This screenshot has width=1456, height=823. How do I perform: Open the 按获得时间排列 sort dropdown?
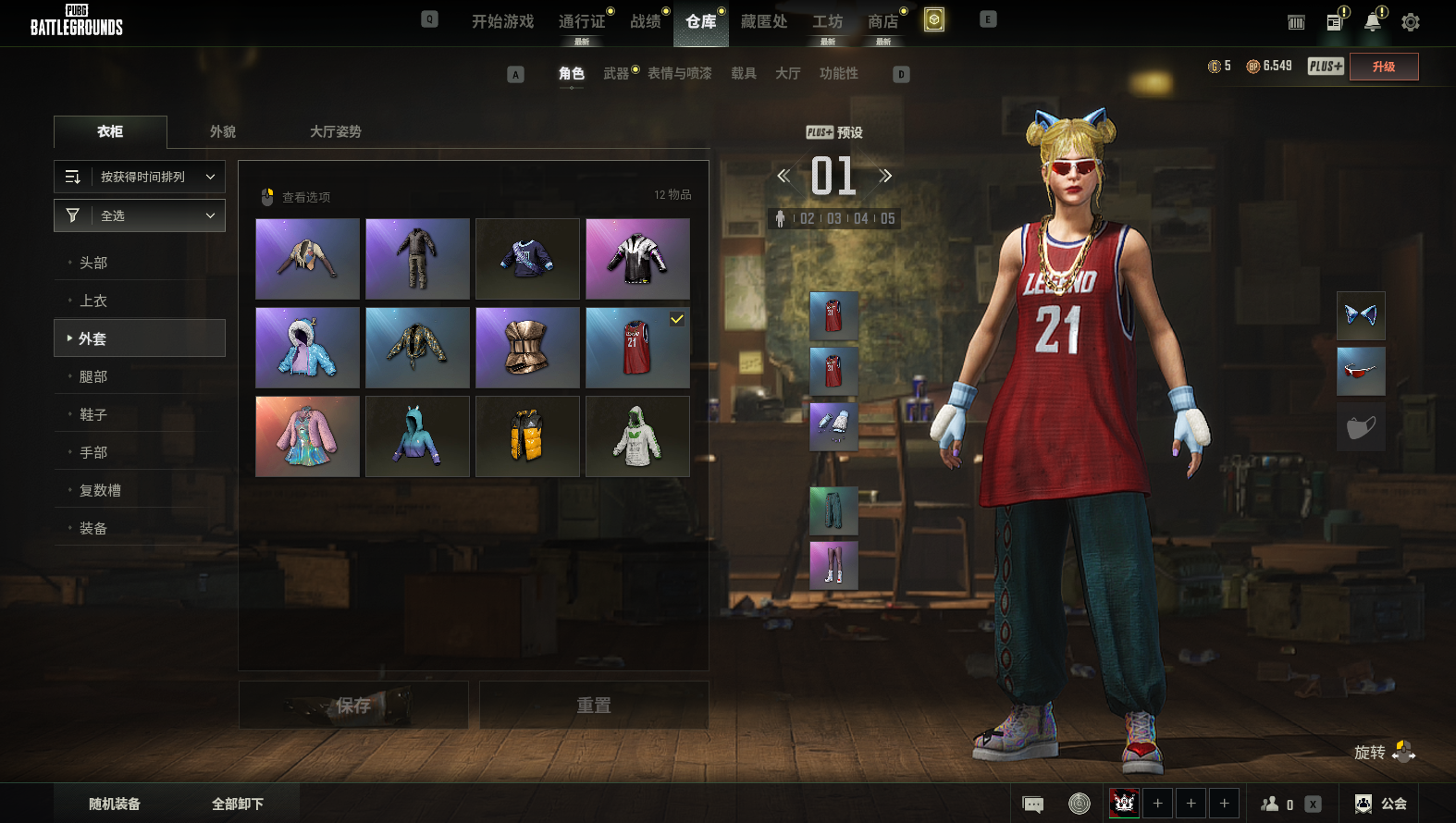pos(140,177)
